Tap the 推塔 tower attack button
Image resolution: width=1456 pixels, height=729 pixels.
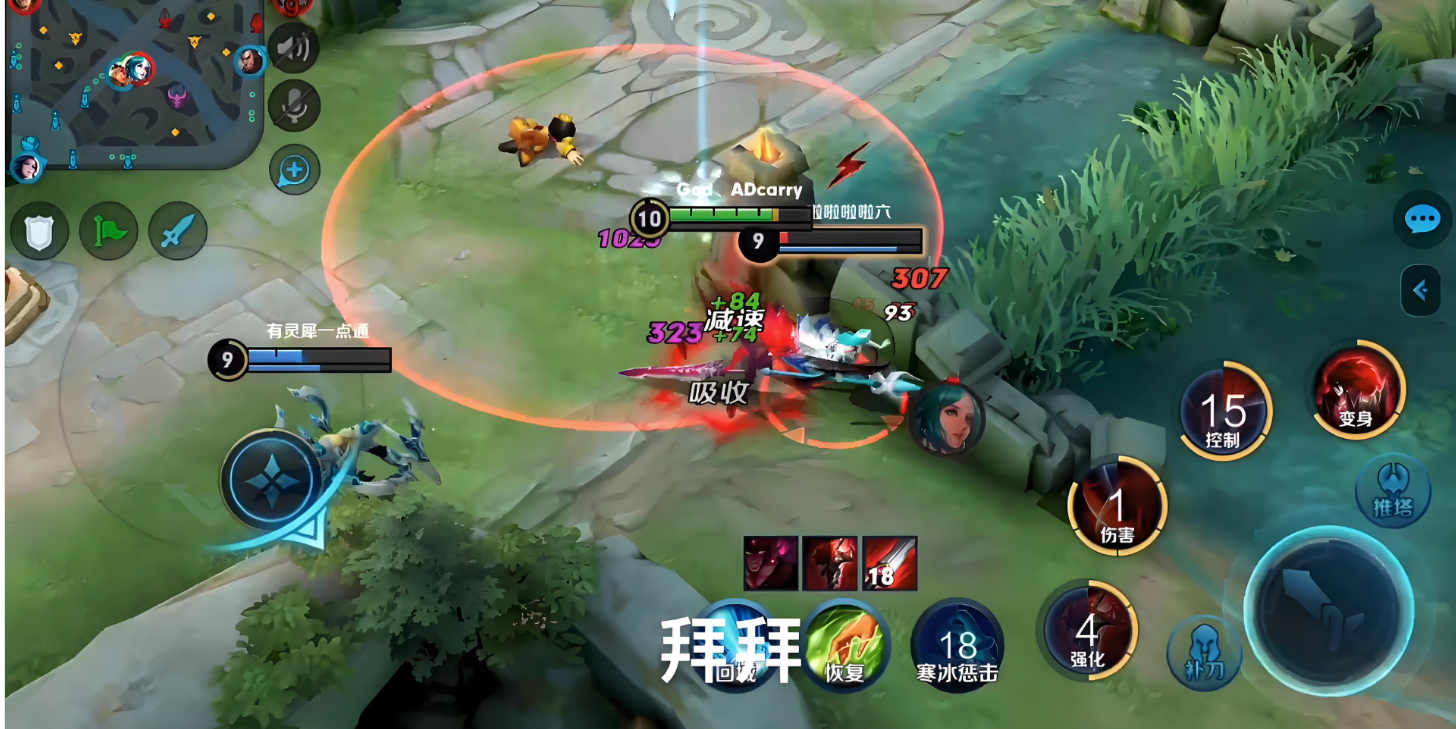(x=1392, y=491)
